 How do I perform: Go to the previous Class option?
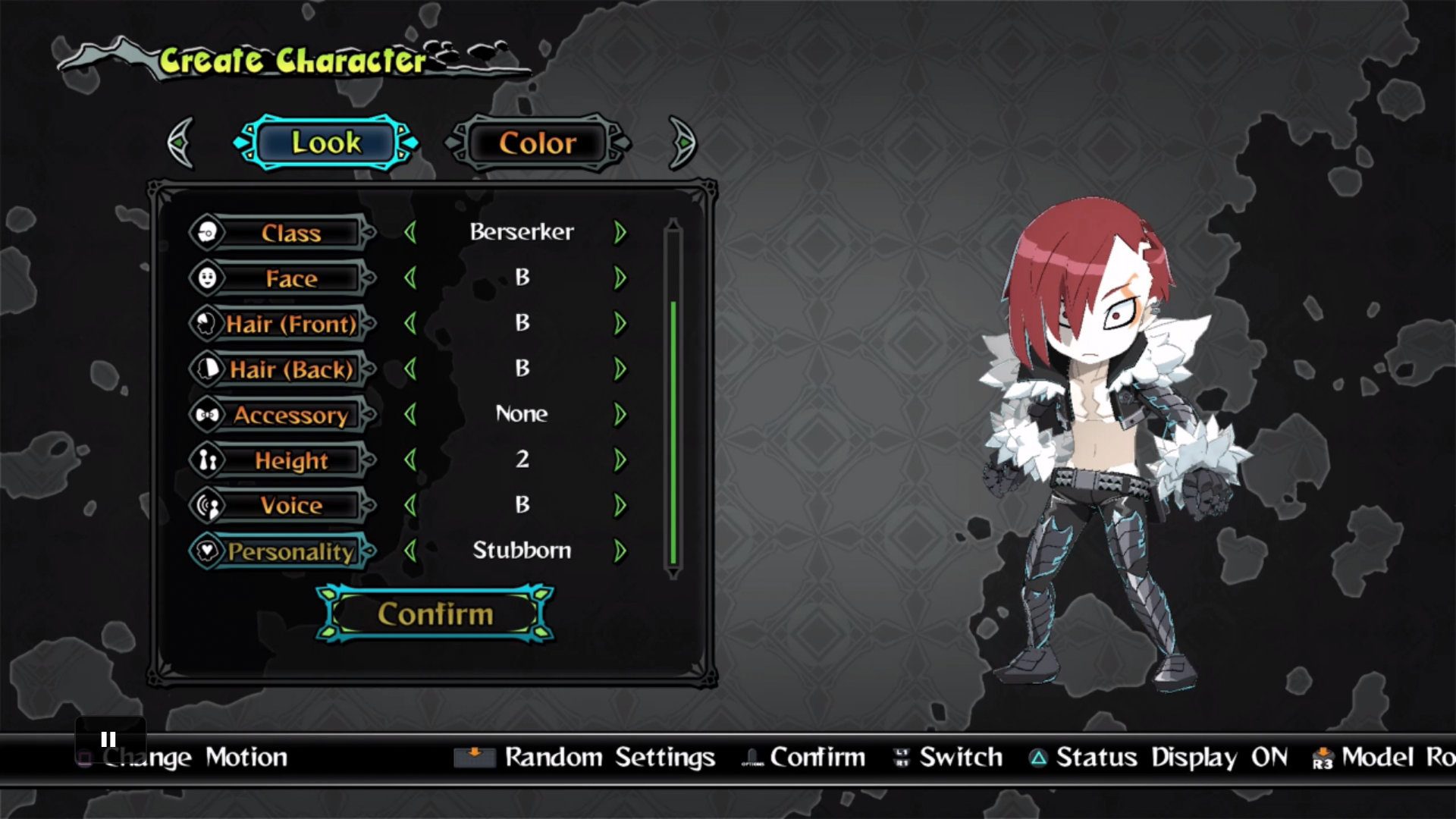411,232
